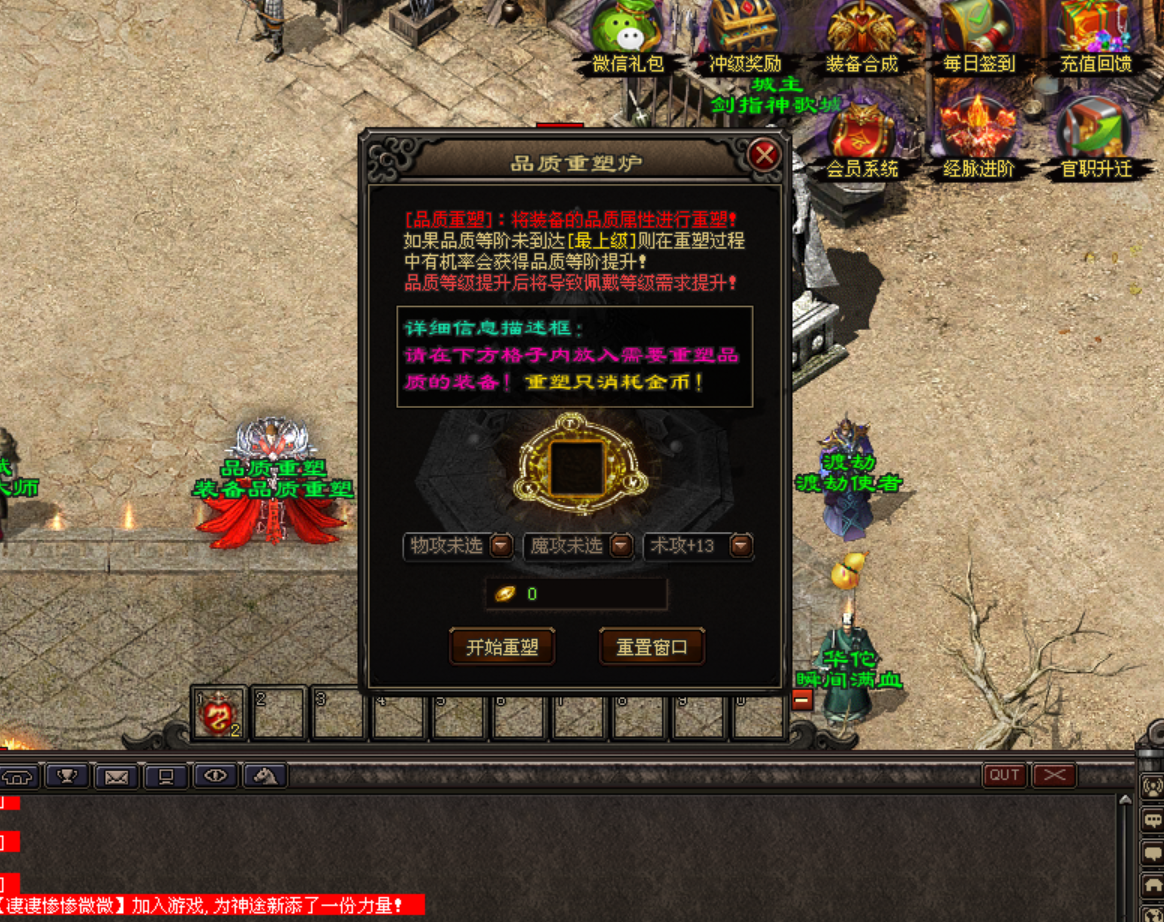1164x922 pixels.
Task: Open the 魔攻未选 dropdown
Action: click(621, 546)
